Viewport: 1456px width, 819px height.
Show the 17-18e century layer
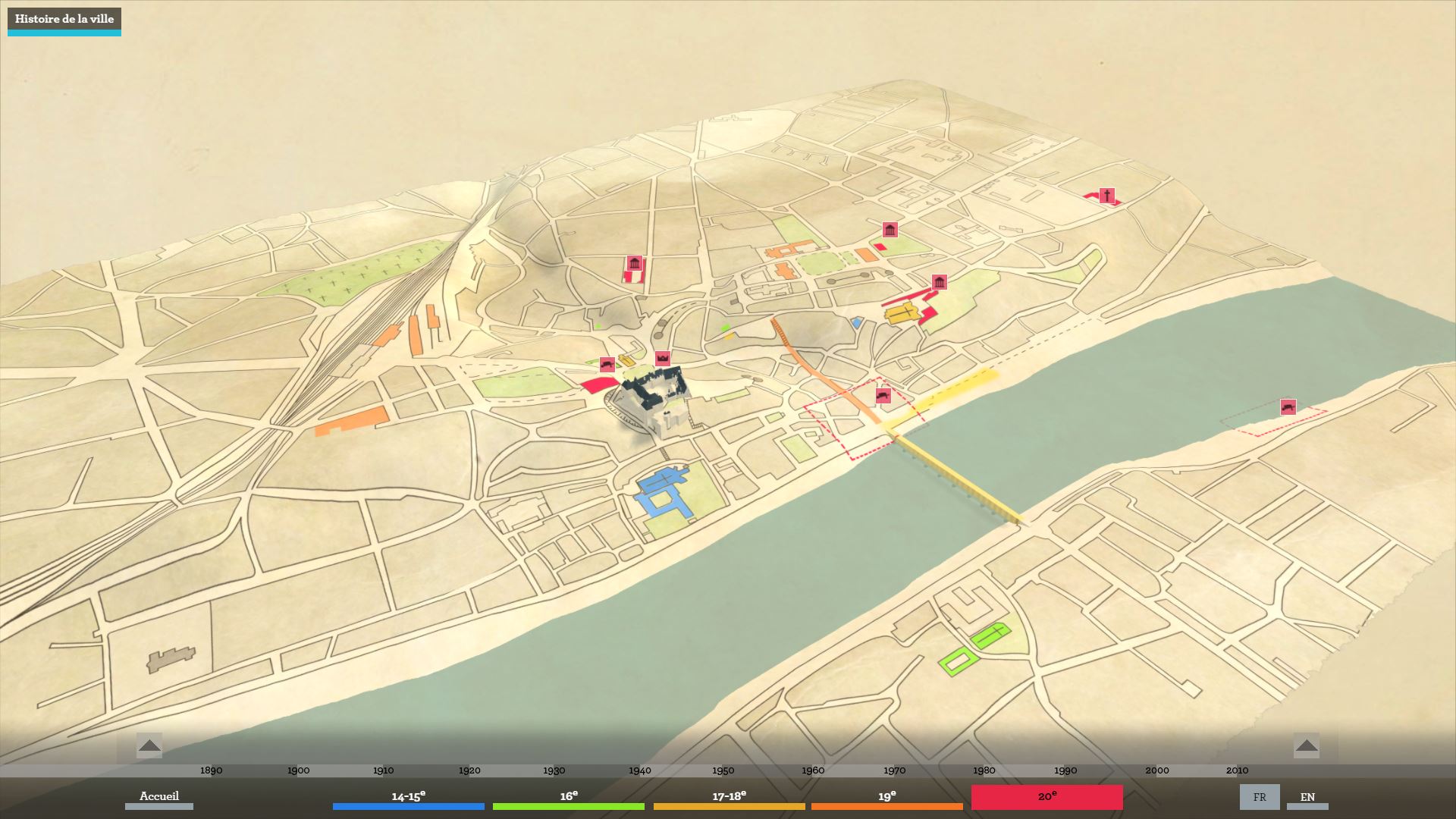(729, 797)
